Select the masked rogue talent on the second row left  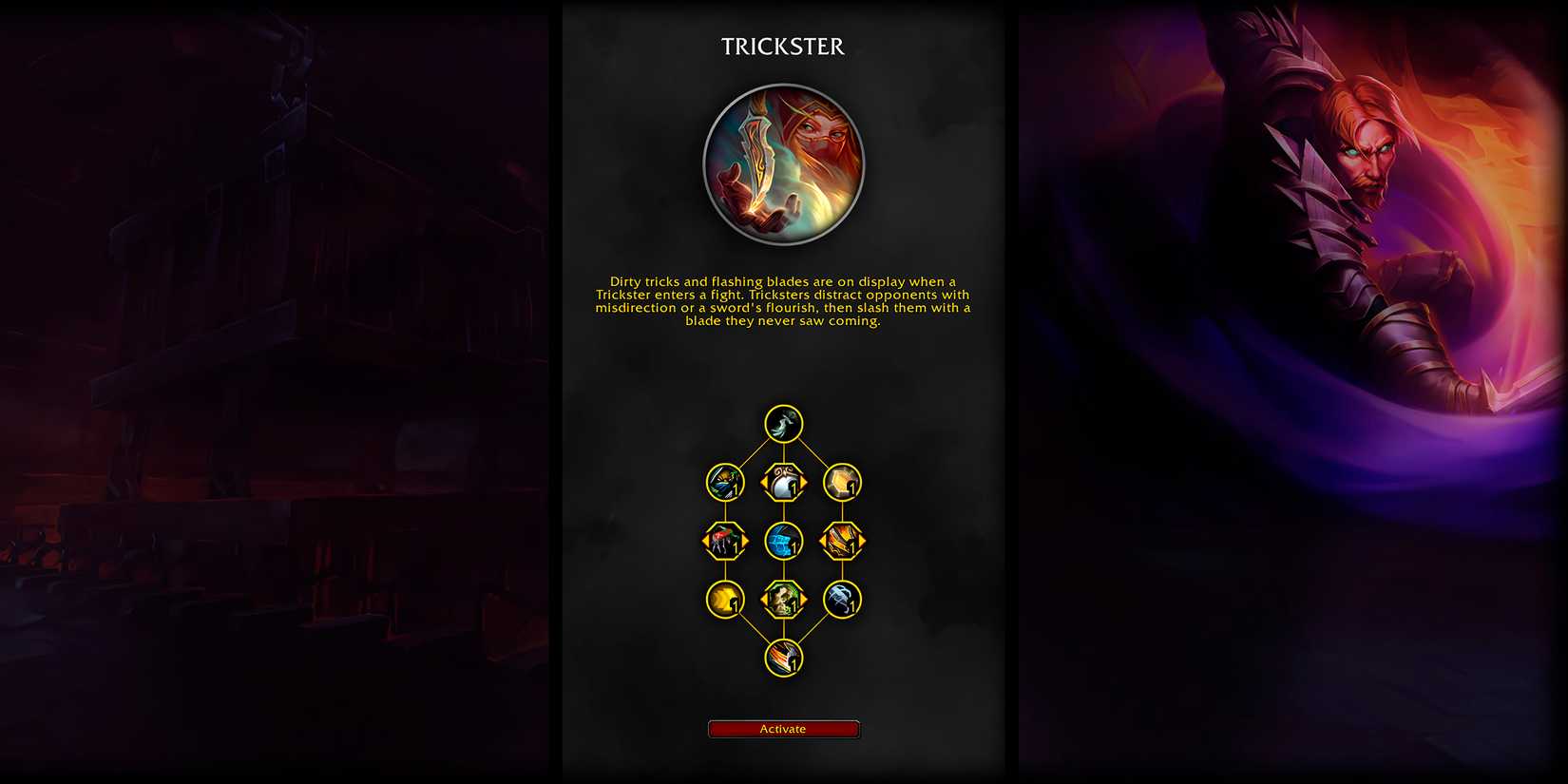coord(725,483)
